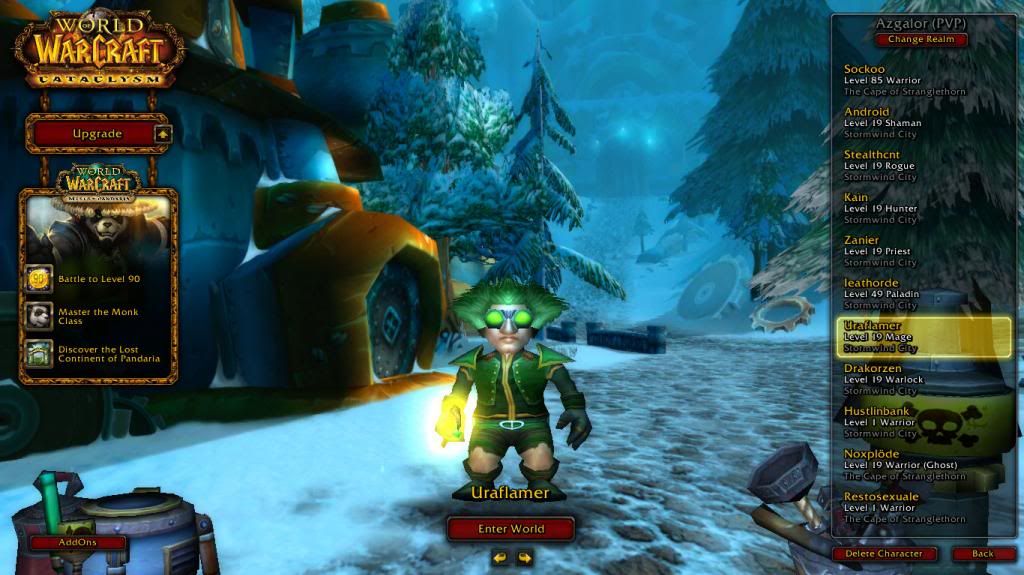The image size is (1024, 575).
Task: Open the AddOns list
Action: coord(77,542)
